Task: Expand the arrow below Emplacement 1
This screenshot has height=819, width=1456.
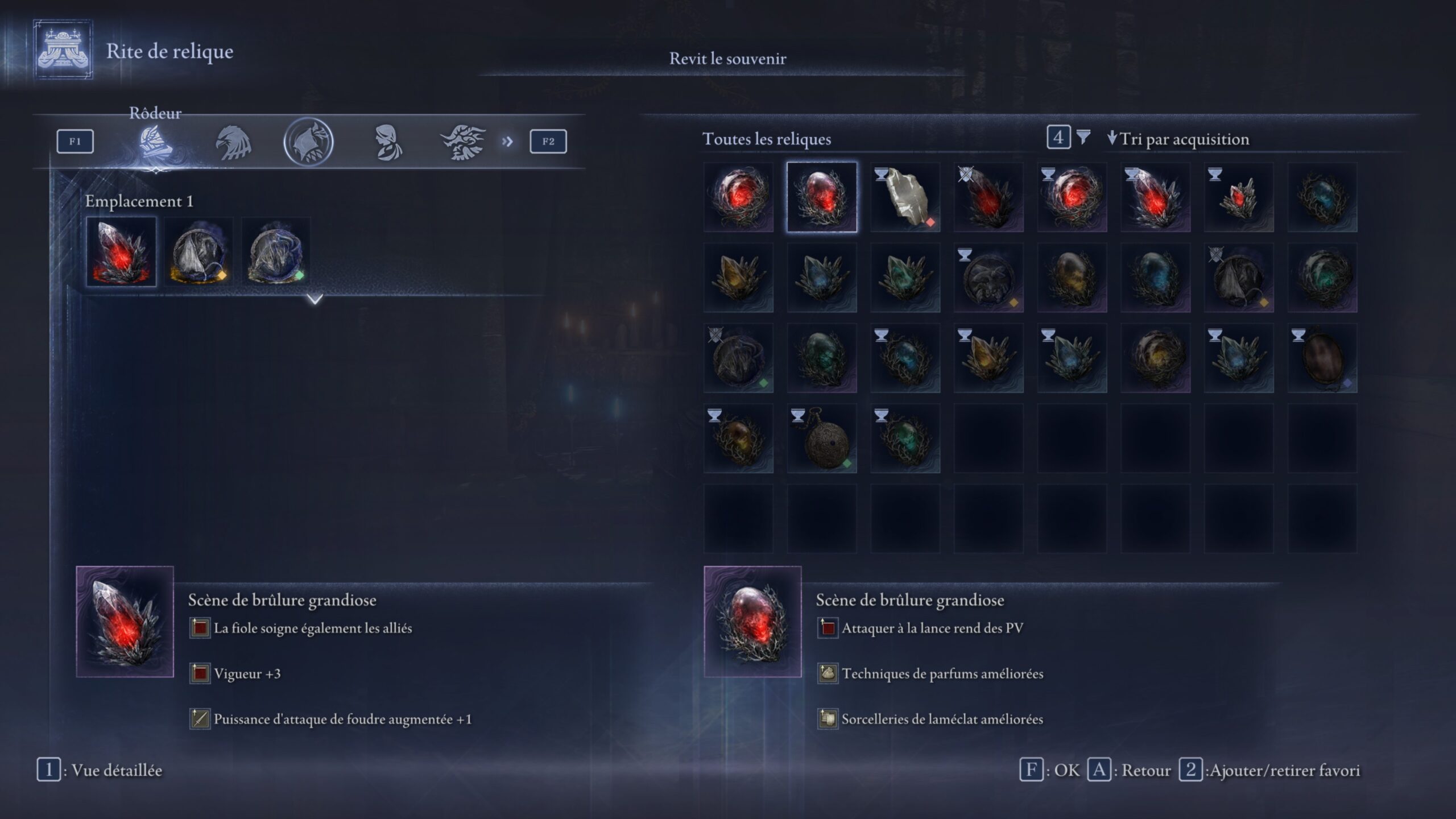Action: point(315,299)
